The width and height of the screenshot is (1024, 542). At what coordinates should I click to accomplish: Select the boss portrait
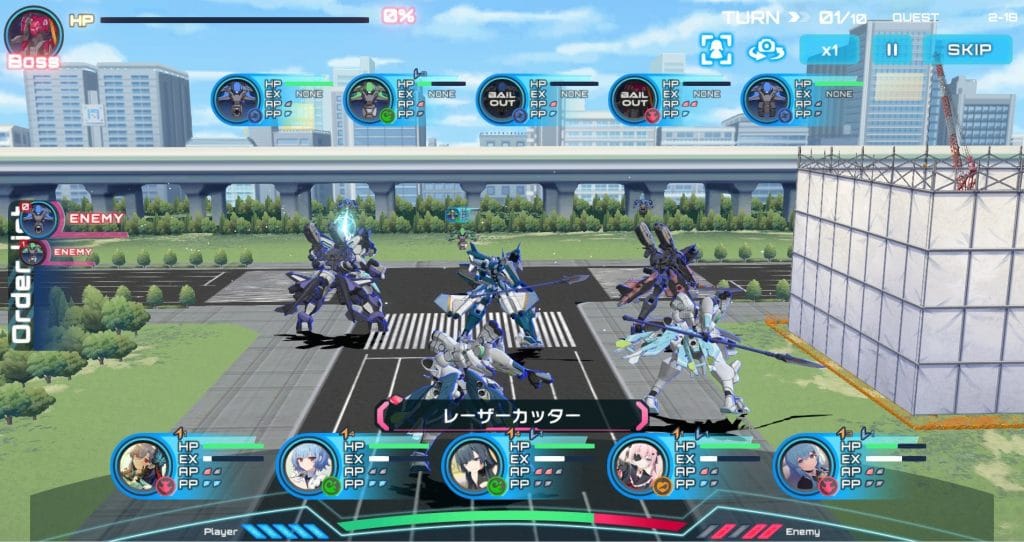(x=34, y=35)
